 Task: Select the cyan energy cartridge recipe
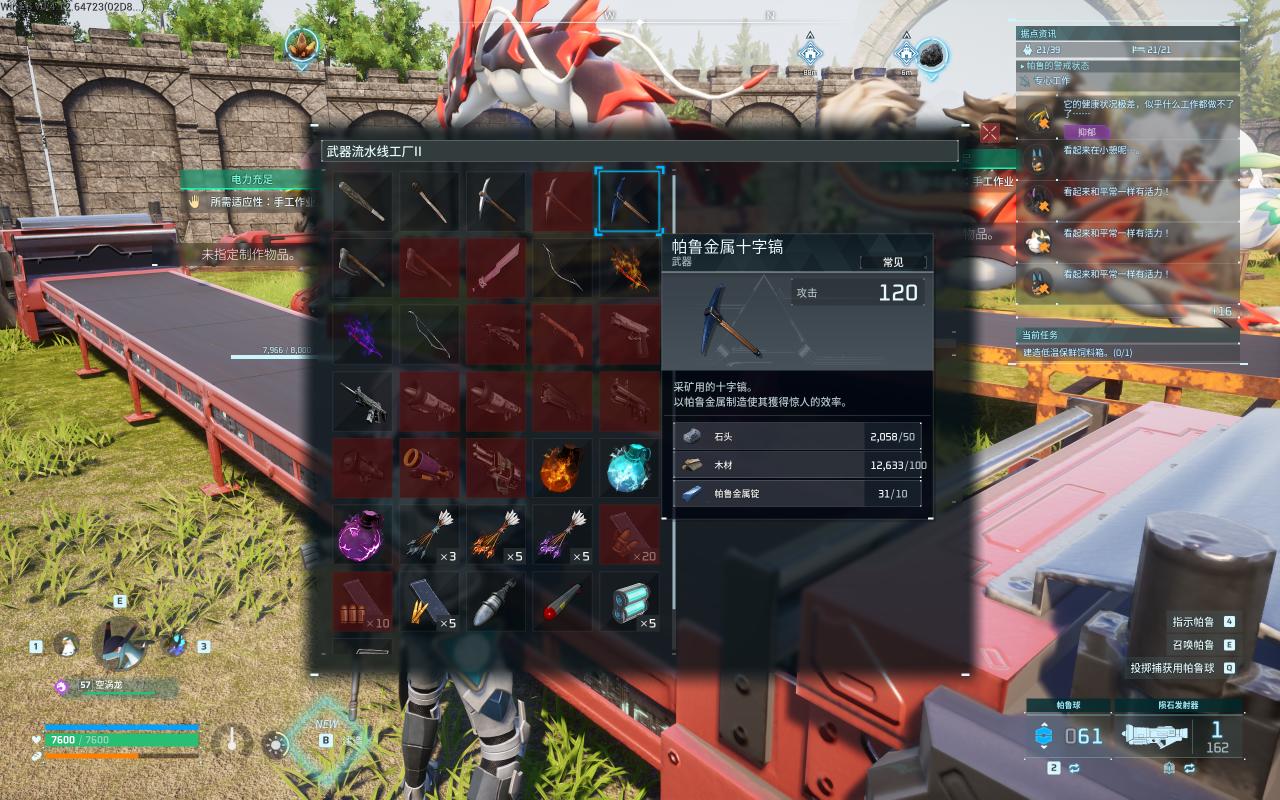pos(629,601)
